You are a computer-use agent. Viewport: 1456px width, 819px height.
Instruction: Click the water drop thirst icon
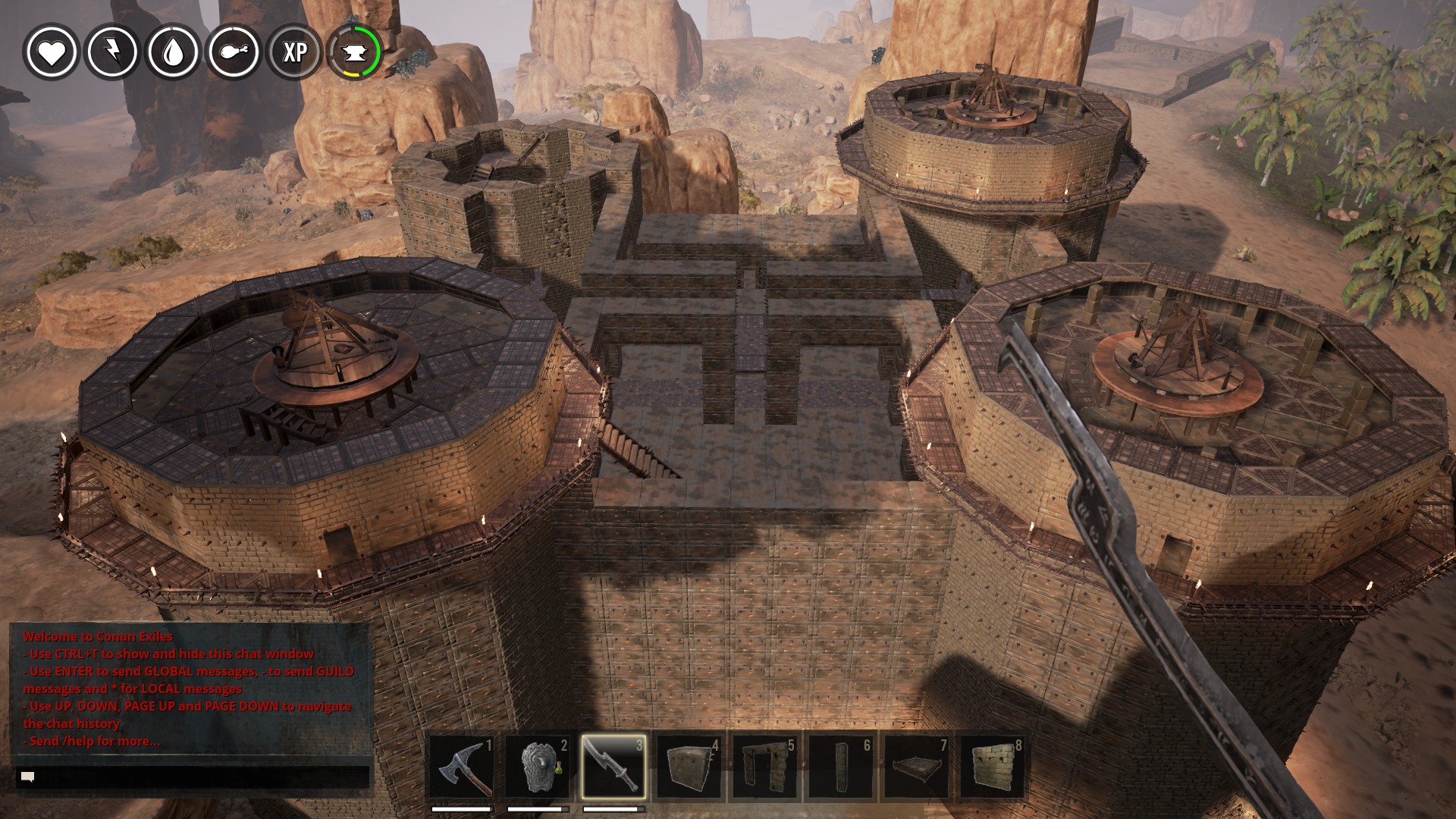click(x=173, y=52)
